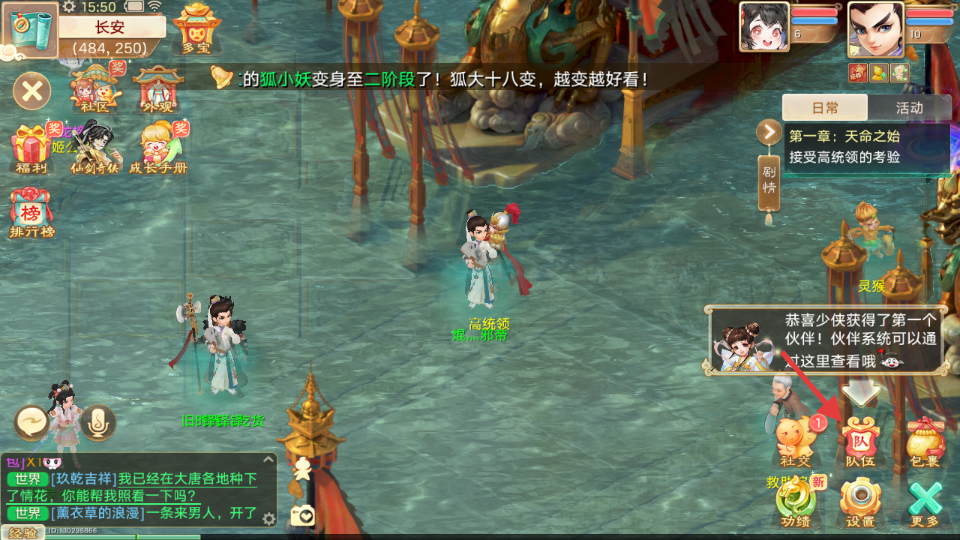Open the 福利 gift box rewards
960x540 pixels.
[x=31, y=150]
